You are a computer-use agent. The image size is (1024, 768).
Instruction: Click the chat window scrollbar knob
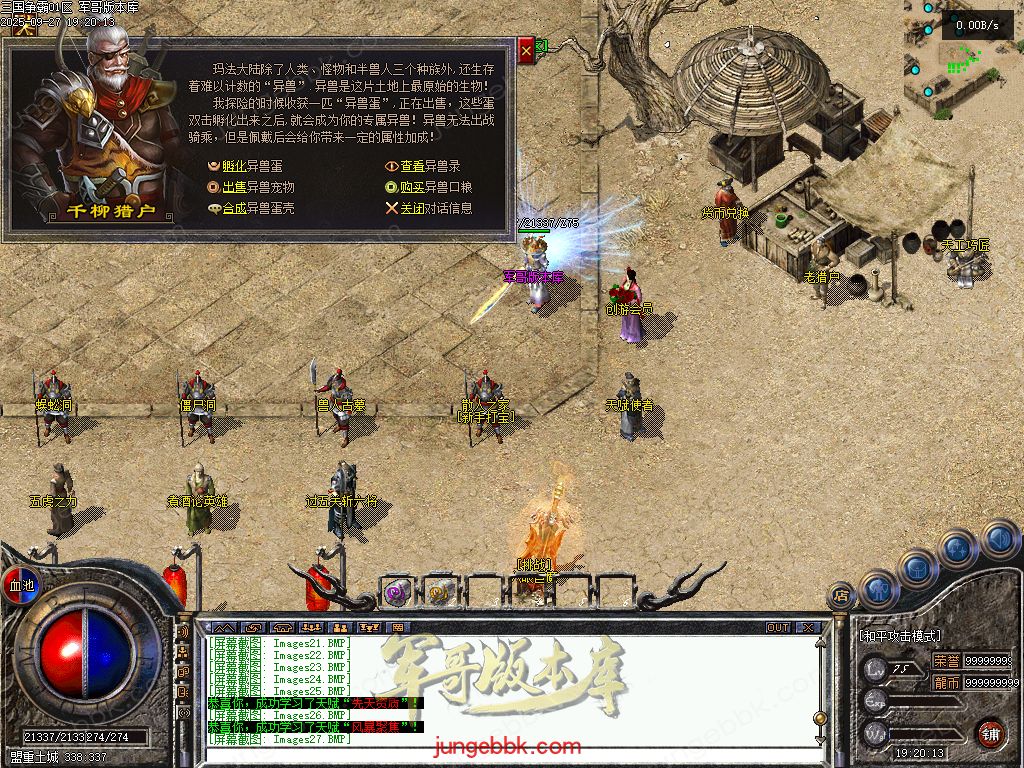click(x=821, y=717)
